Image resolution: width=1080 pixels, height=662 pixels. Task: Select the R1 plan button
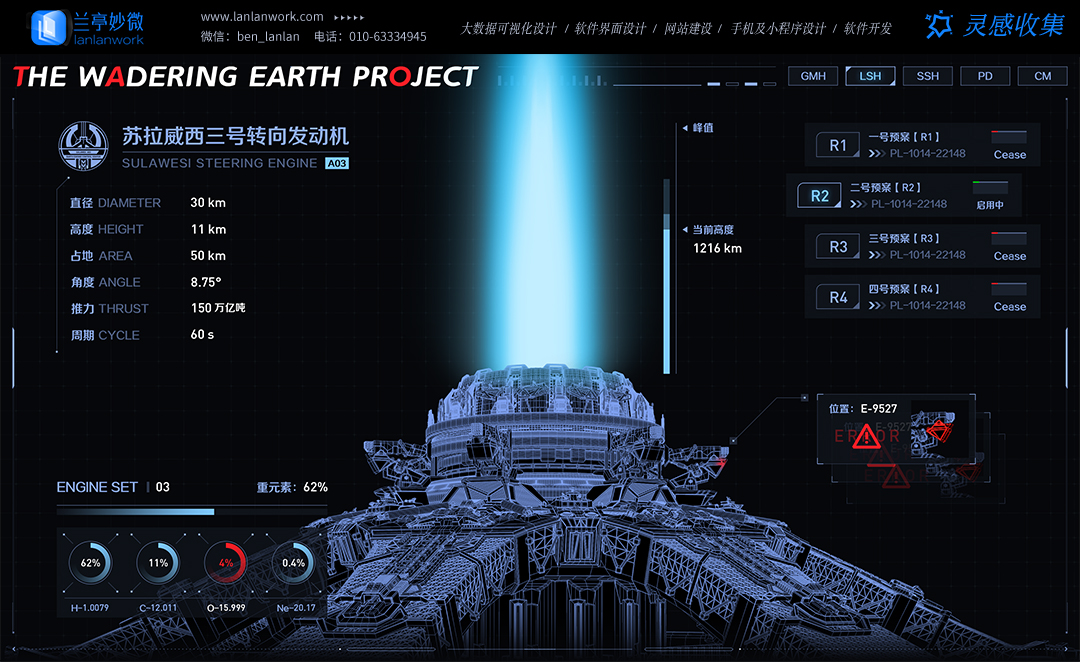(838, 146)
